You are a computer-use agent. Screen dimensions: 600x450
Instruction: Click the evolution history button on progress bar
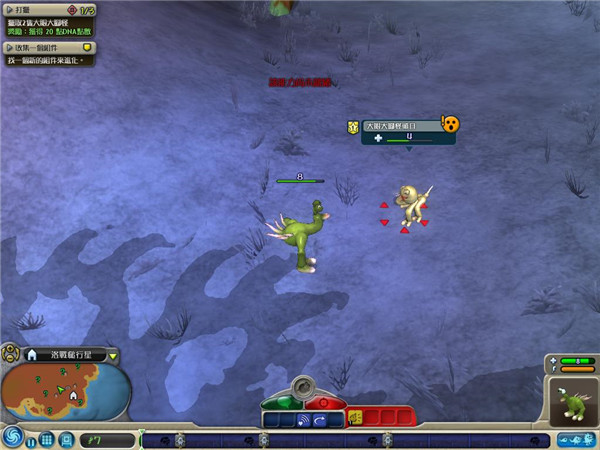(x=582, y=439)
